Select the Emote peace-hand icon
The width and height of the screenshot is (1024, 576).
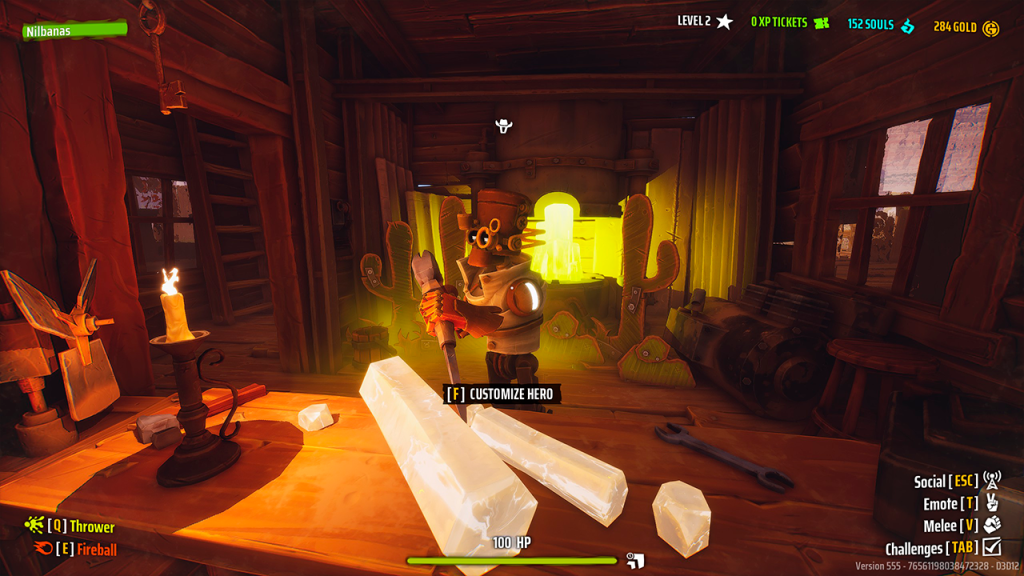(991, 503)
